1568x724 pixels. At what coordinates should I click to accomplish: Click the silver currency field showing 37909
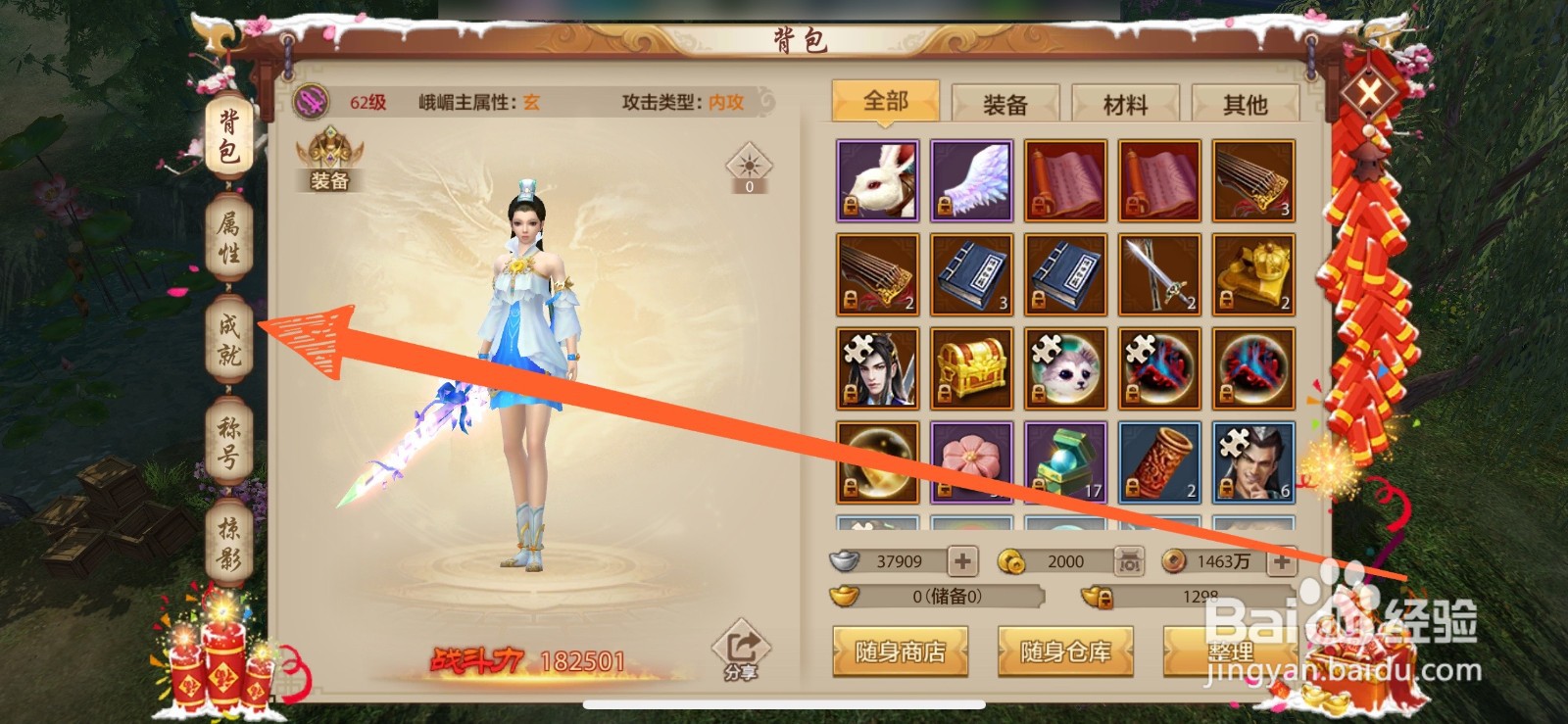coord(897,560)
